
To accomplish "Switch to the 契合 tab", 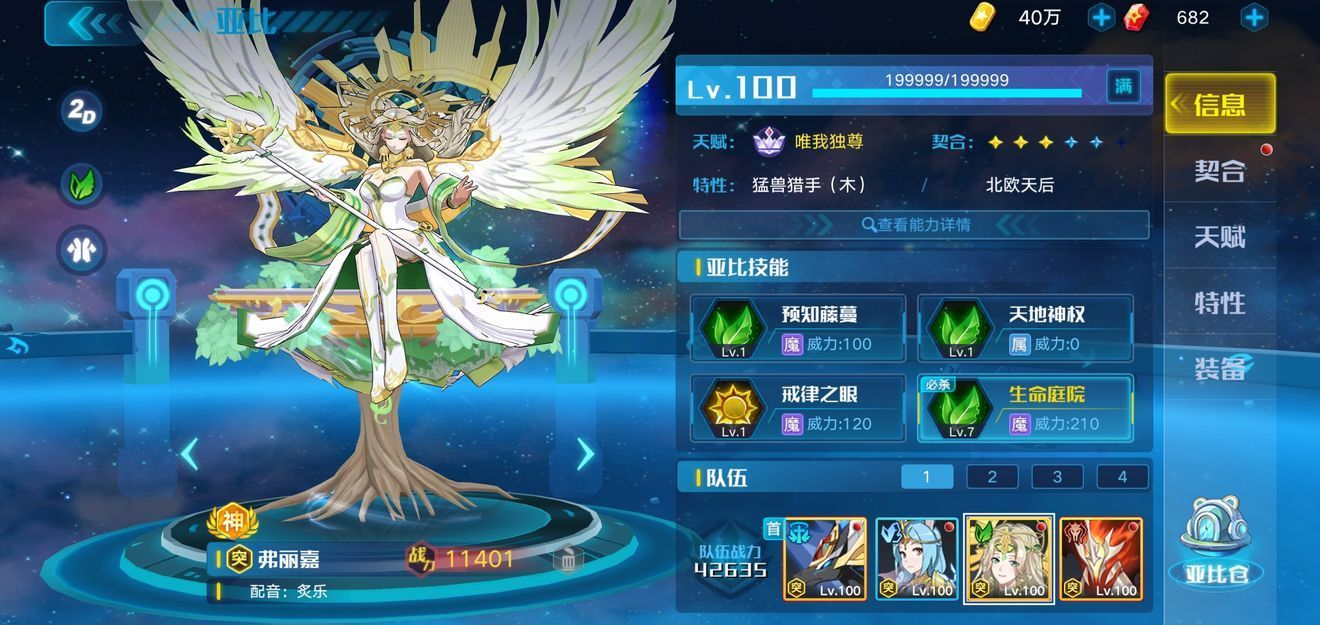I will tap(1220, 170).
